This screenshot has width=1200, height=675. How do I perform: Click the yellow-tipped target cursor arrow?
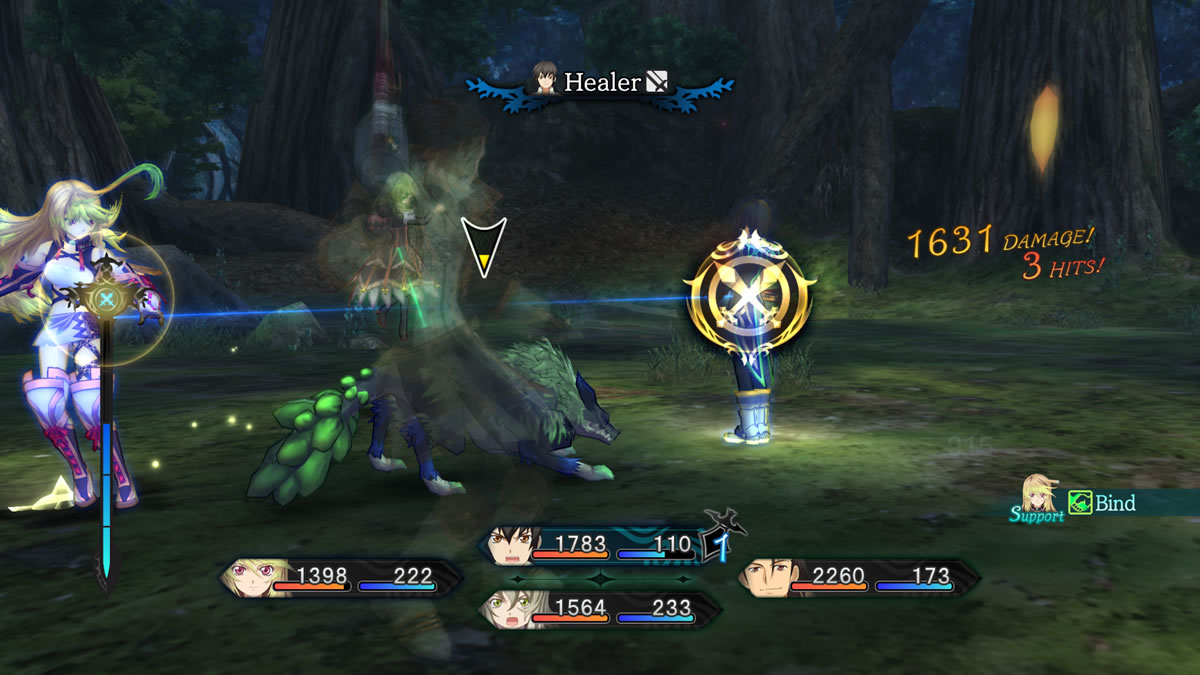point(483,247)
